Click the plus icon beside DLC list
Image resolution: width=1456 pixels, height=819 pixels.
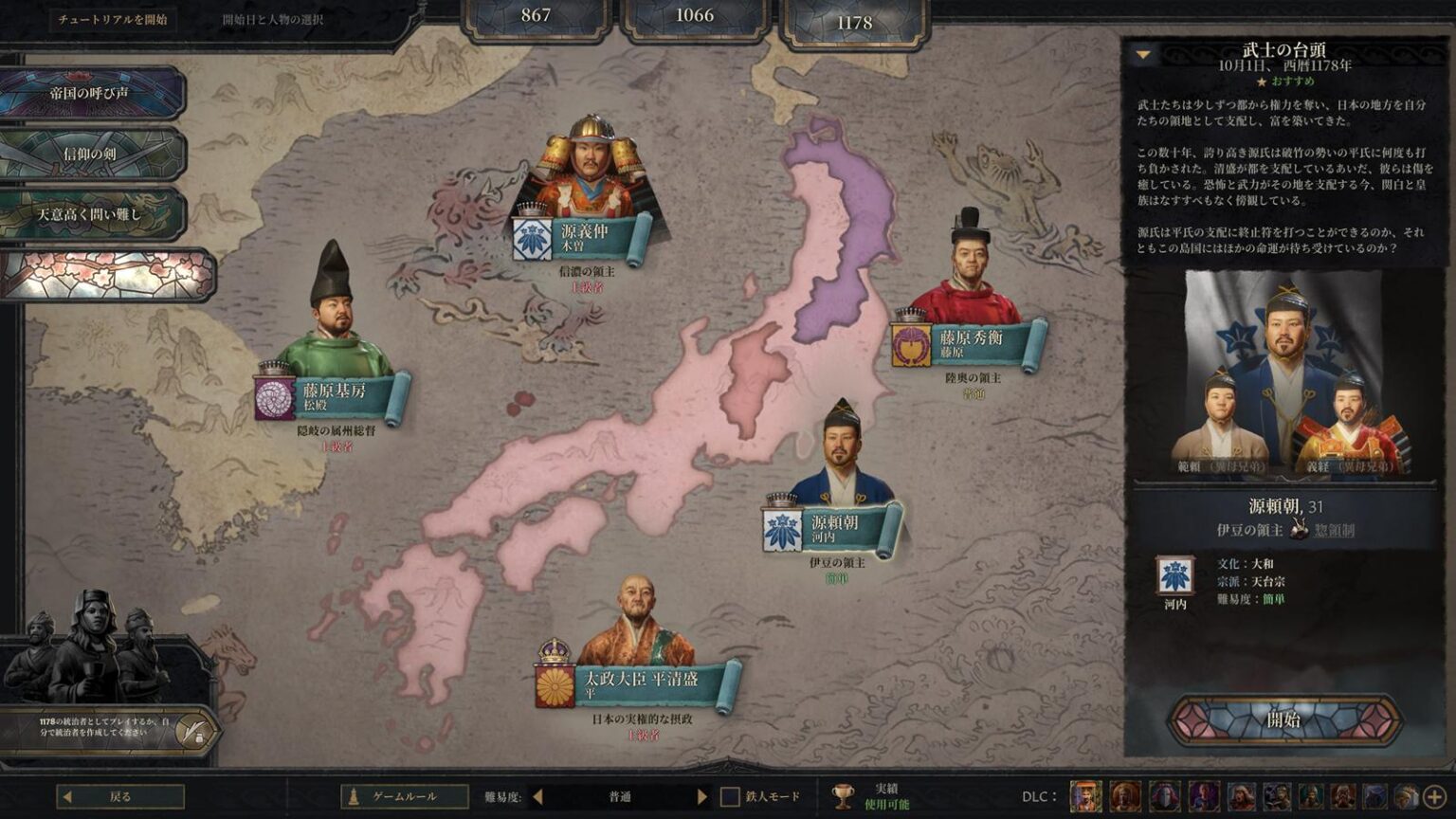1434,796
